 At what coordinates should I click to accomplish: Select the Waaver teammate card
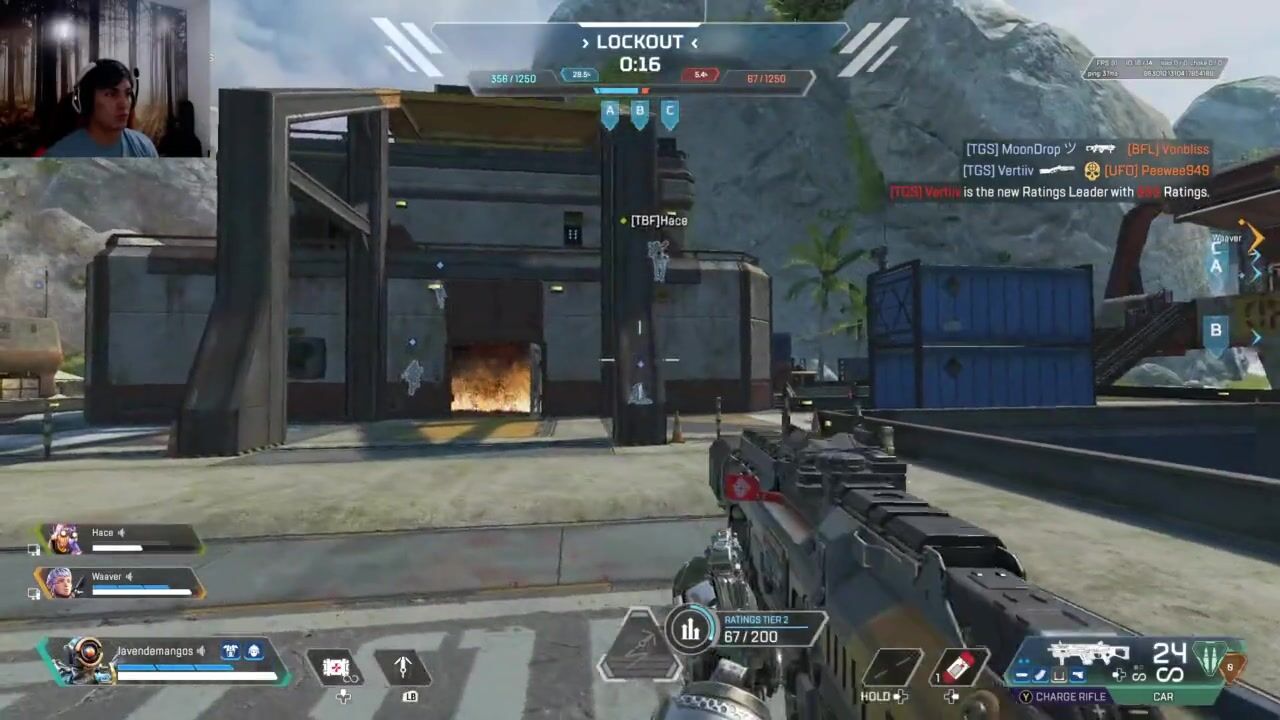click(118, 583)
